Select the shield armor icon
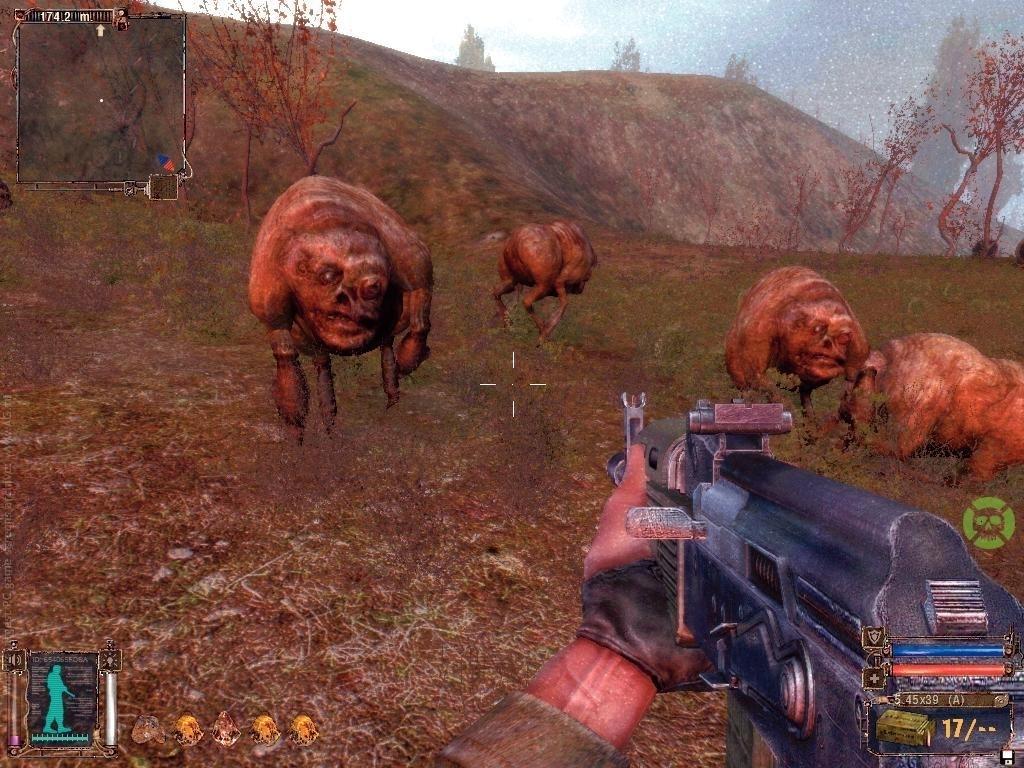This screenshot has width=1024, height=768. point(875,638)
